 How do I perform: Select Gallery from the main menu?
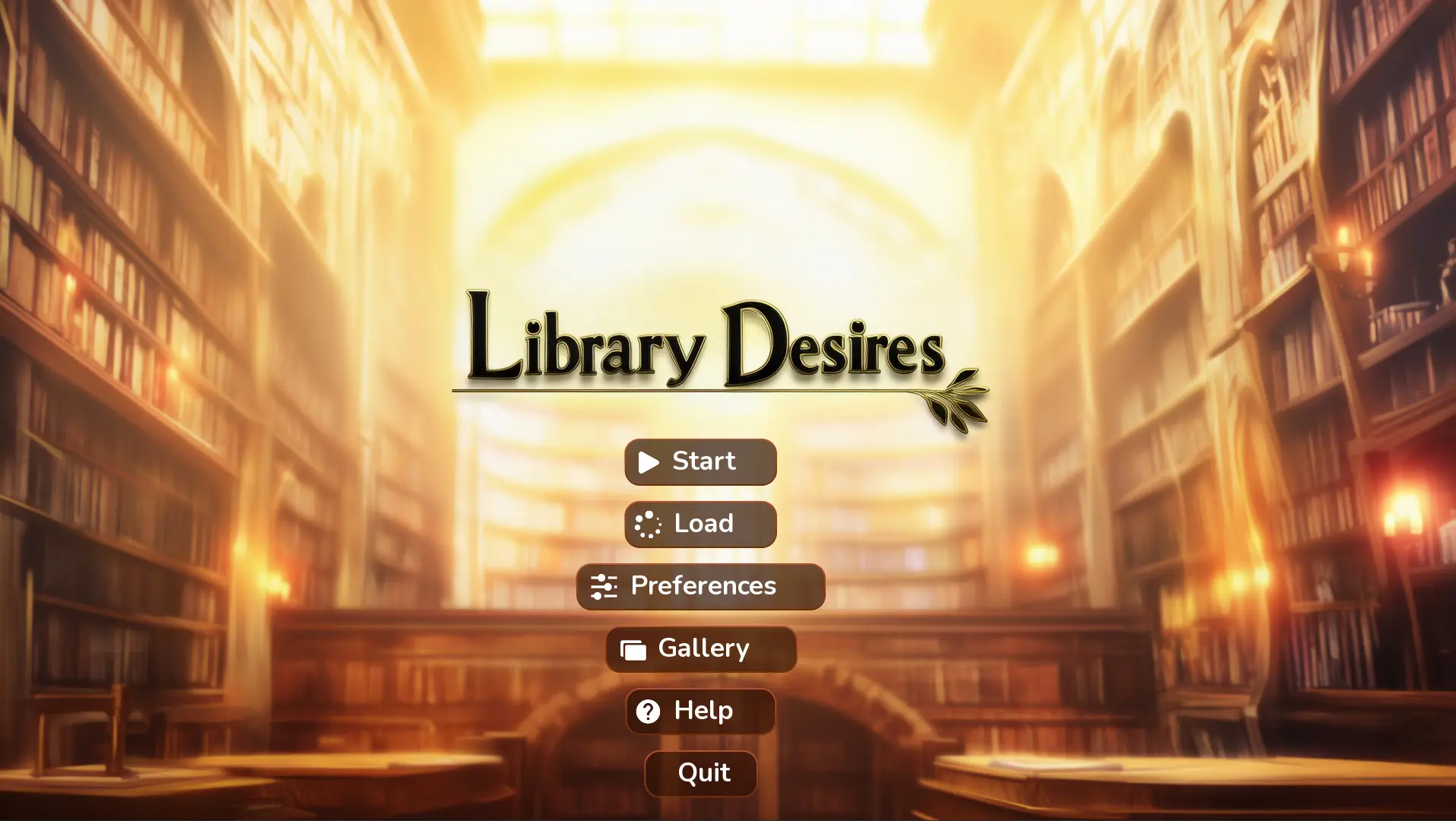[x=699, y=649]
